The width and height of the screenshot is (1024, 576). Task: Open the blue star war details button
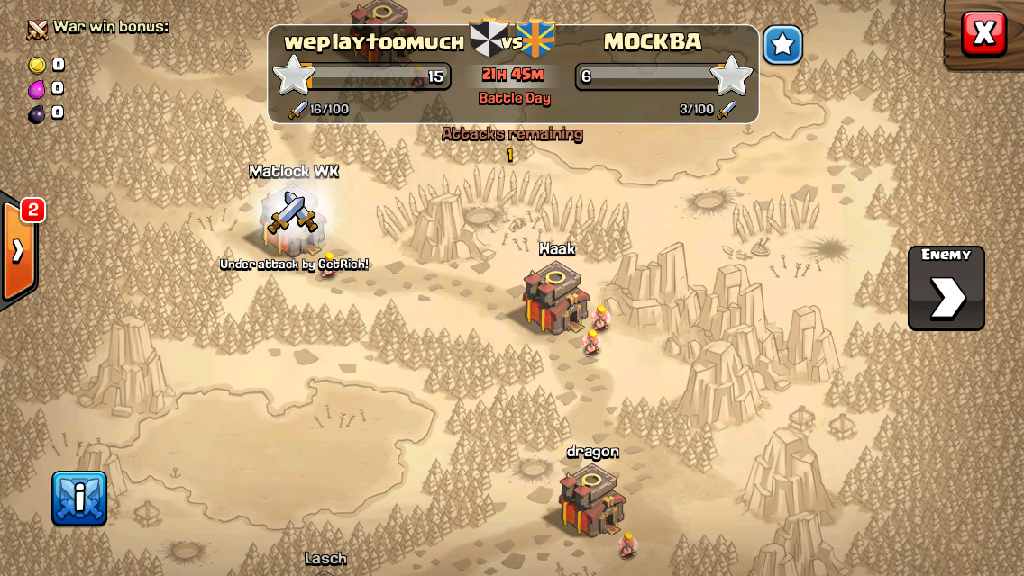(783, 45)
